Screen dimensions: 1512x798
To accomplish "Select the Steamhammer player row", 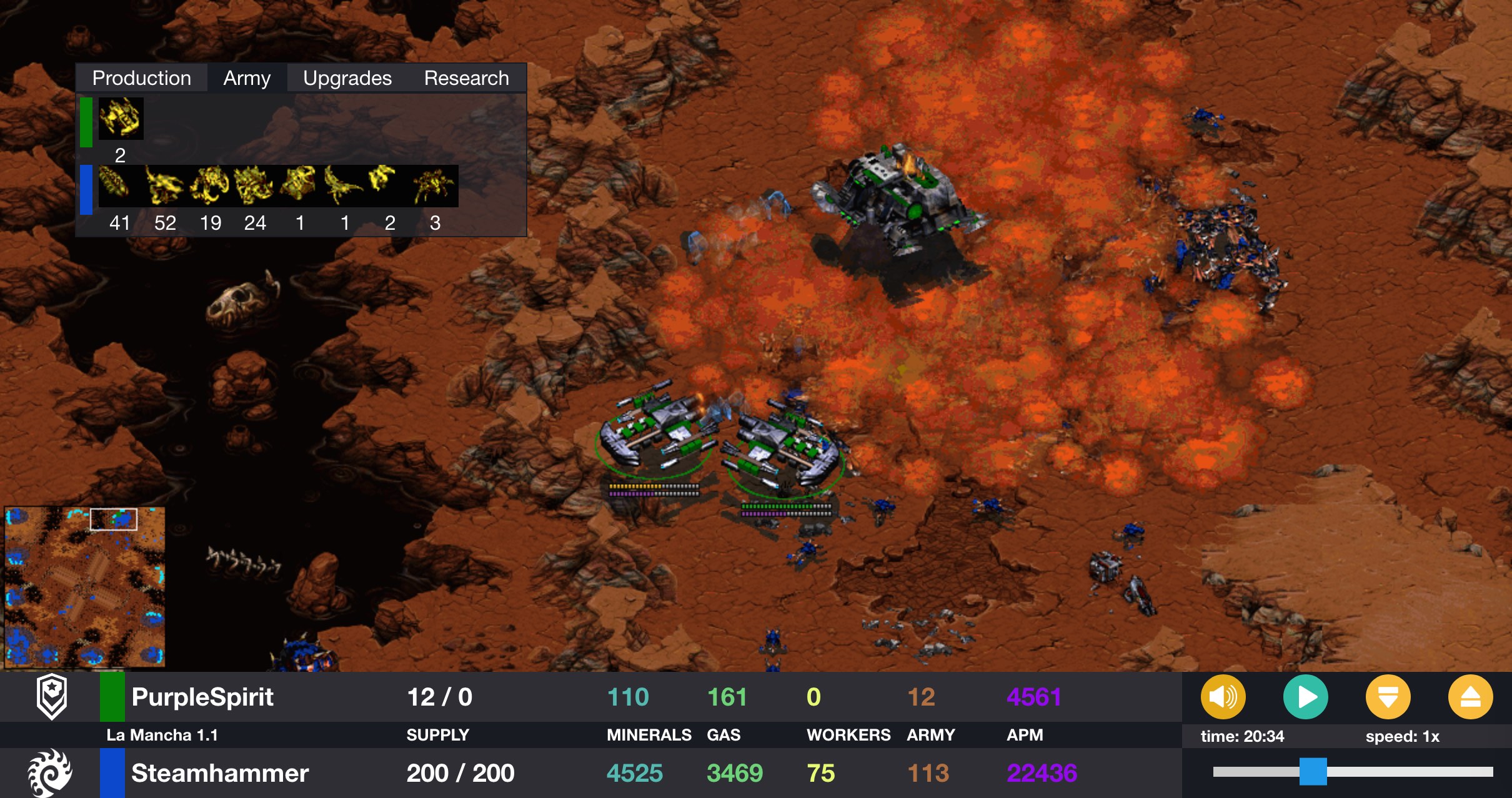I will coord(220,773).
